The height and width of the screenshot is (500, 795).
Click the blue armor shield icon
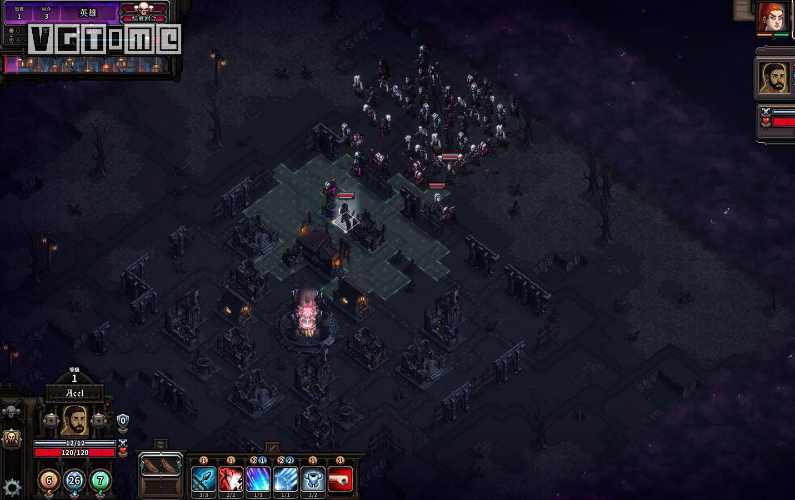pos(123,421)
